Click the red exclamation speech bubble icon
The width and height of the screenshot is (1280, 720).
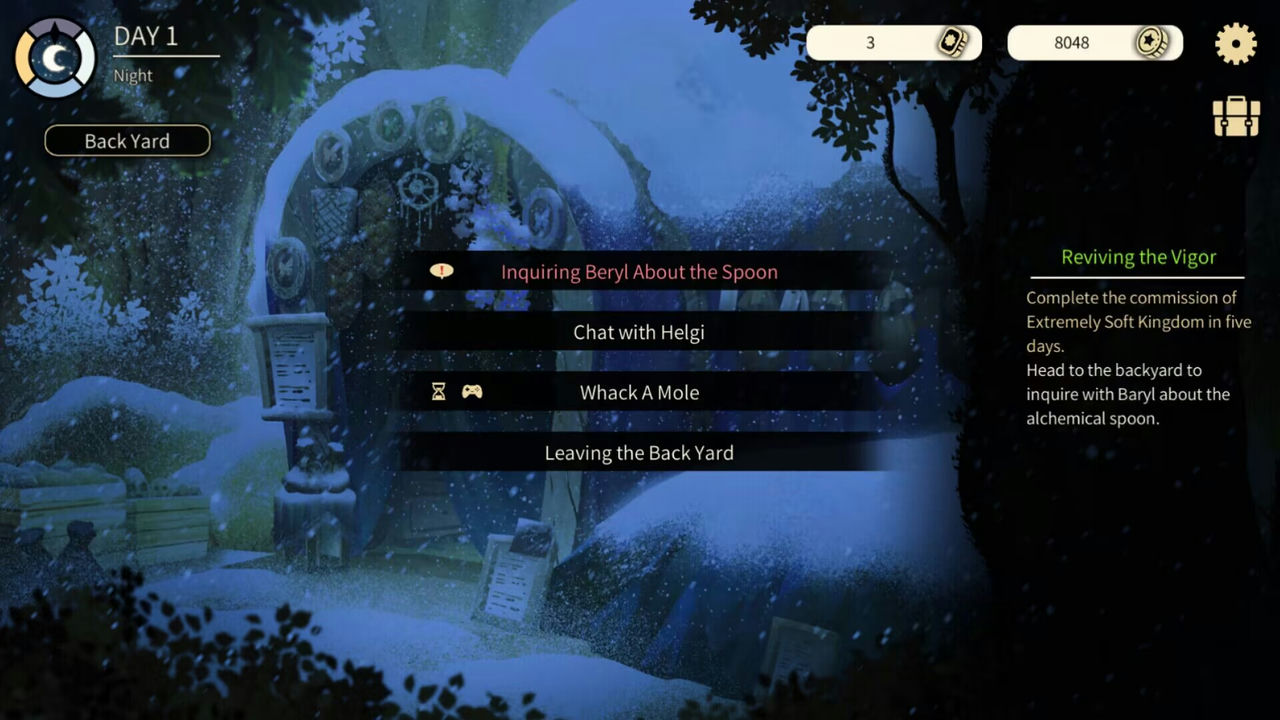click(441, 271)
